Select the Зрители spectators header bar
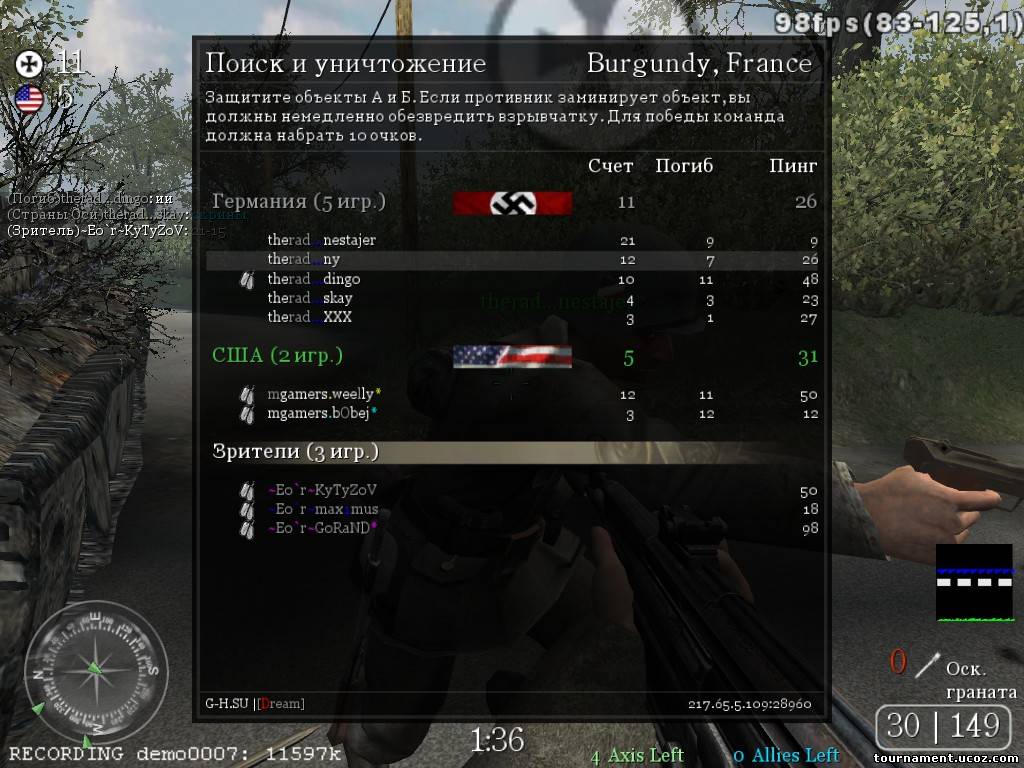Viewport: 1024px width, 768px height. tap(511, 452)
